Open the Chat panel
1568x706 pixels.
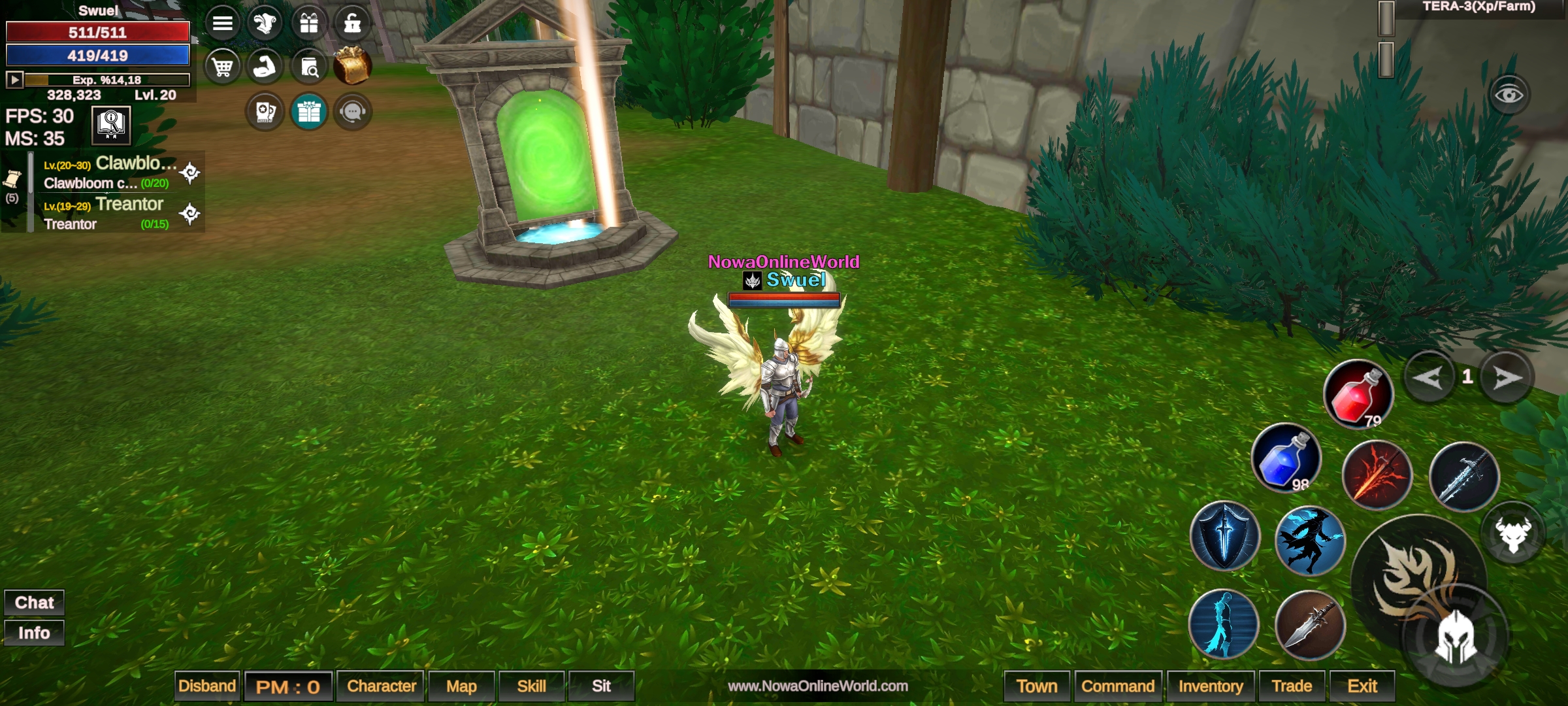[x=34, y=602]
